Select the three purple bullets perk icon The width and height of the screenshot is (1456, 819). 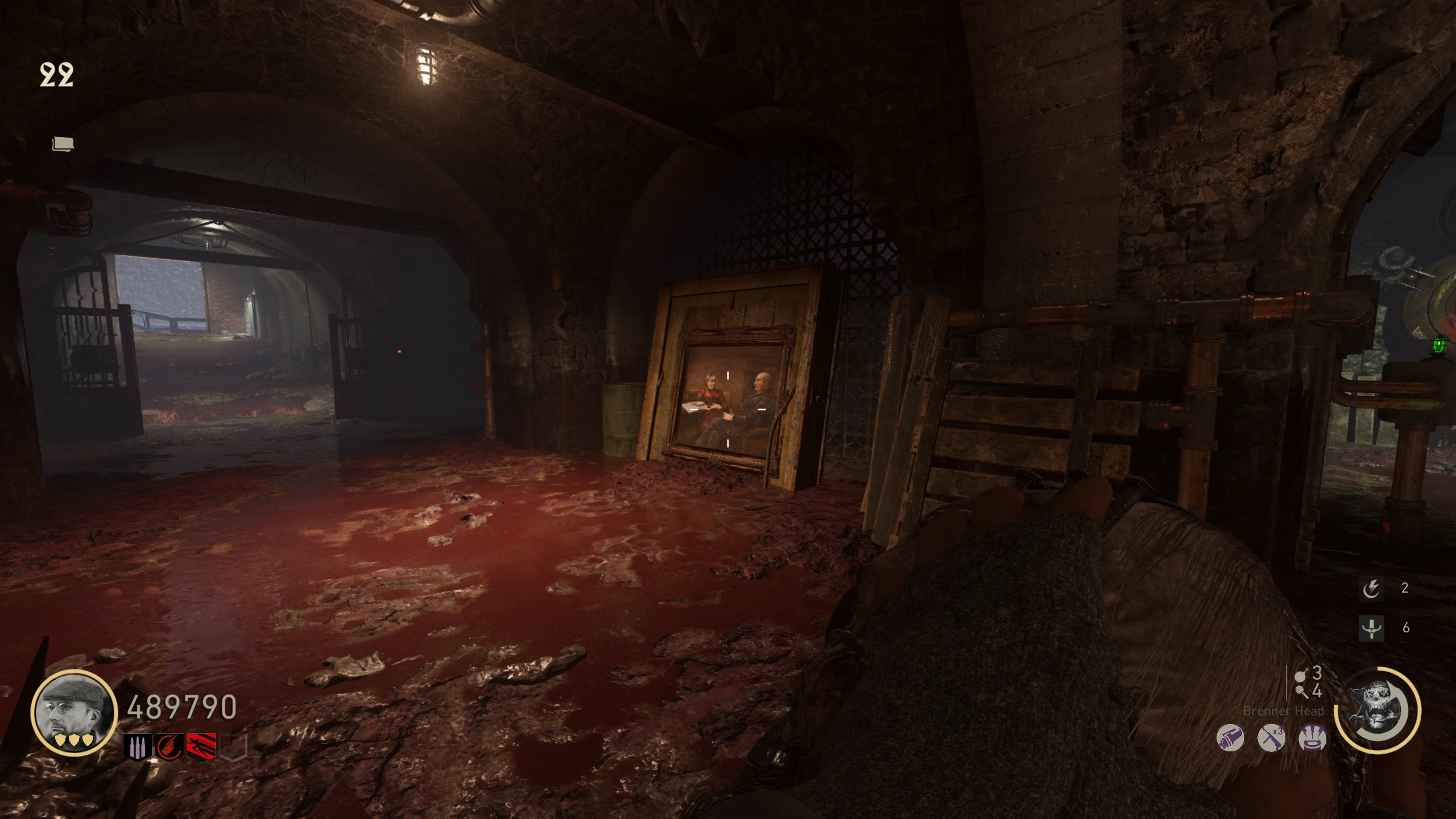click(138, 746)
